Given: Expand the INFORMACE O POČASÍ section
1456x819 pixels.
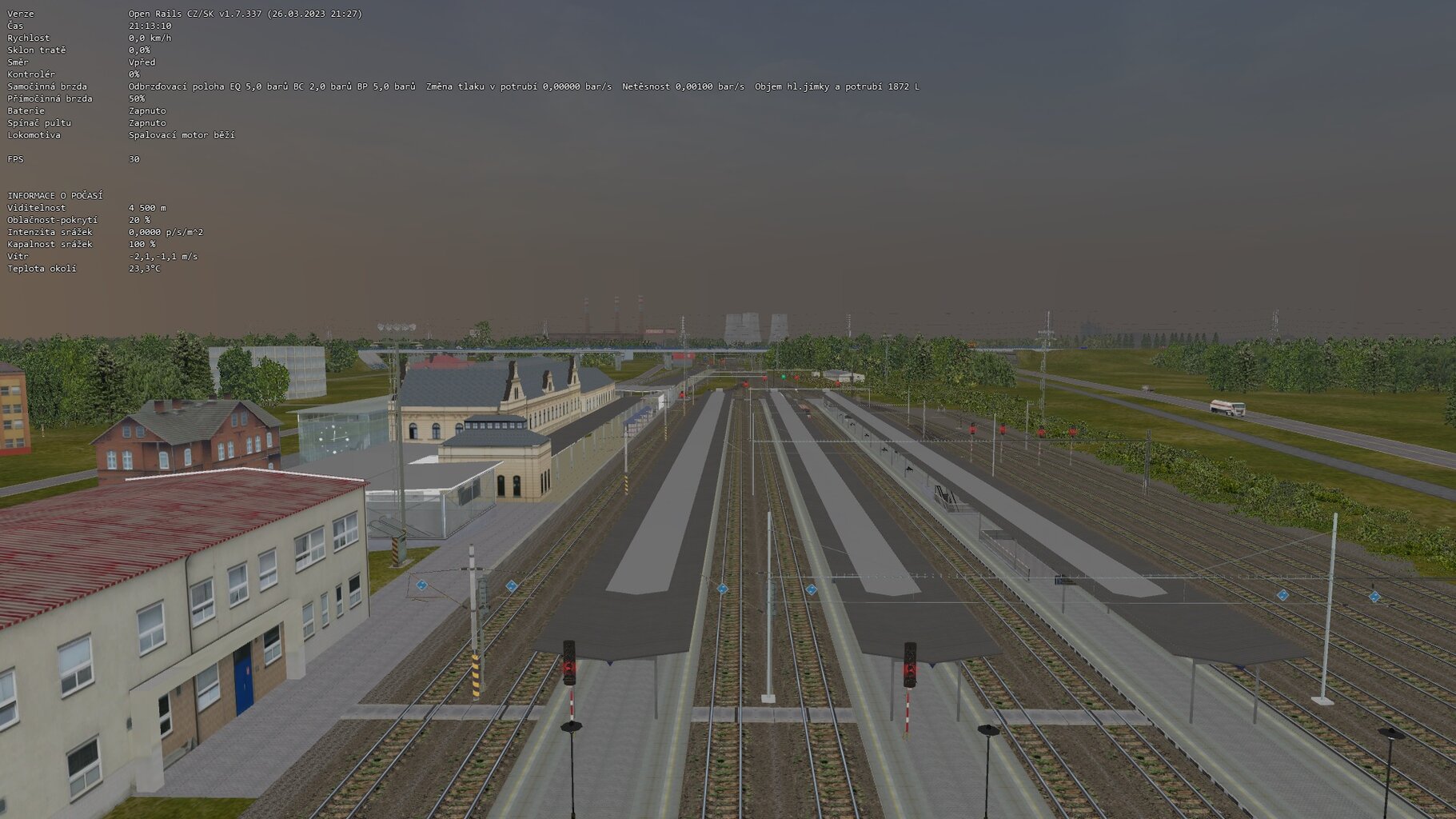Looking at the screenshot, I should [56, 194].
